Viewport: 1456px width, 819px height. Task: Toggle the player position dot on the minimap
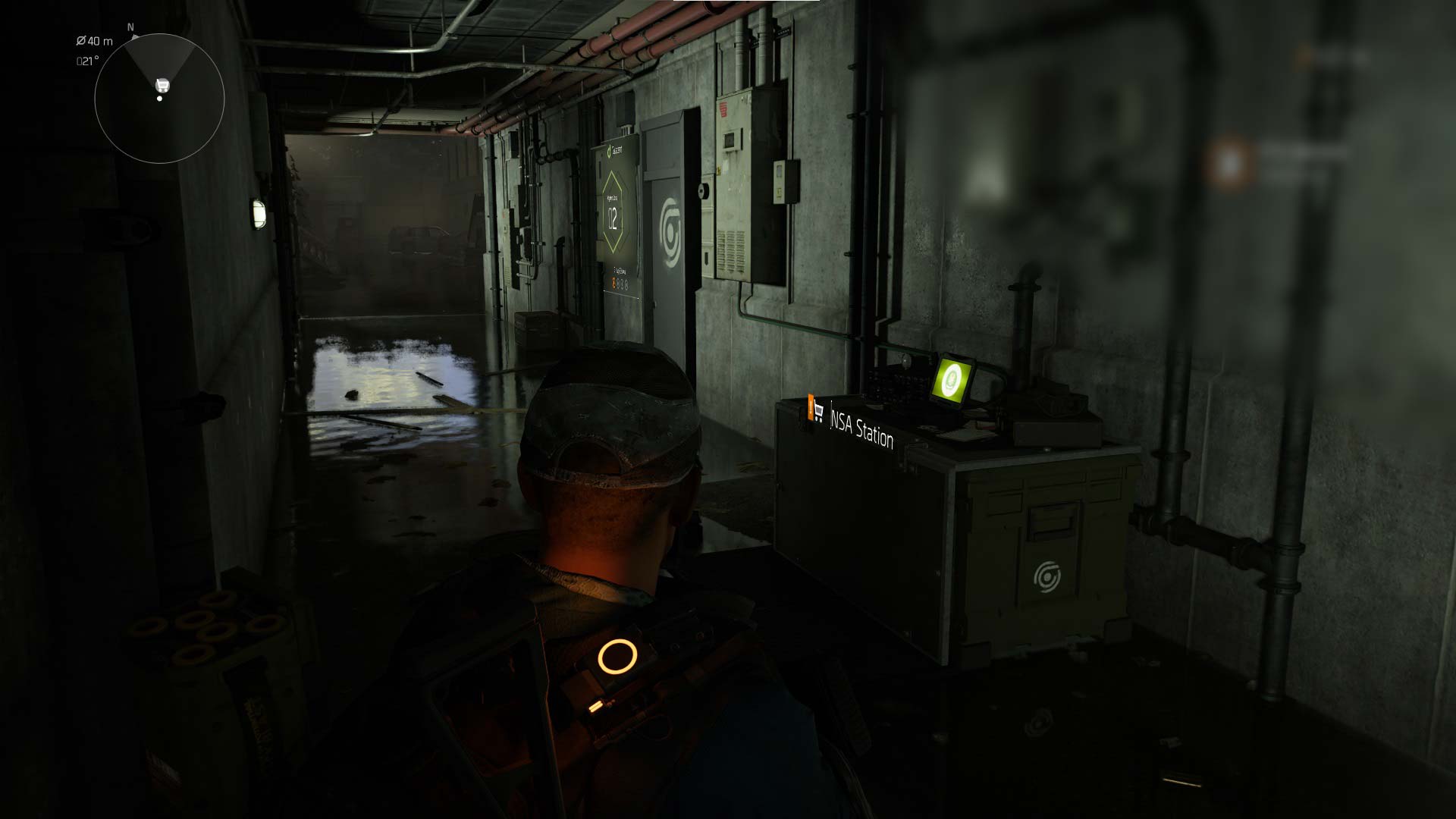160,99
